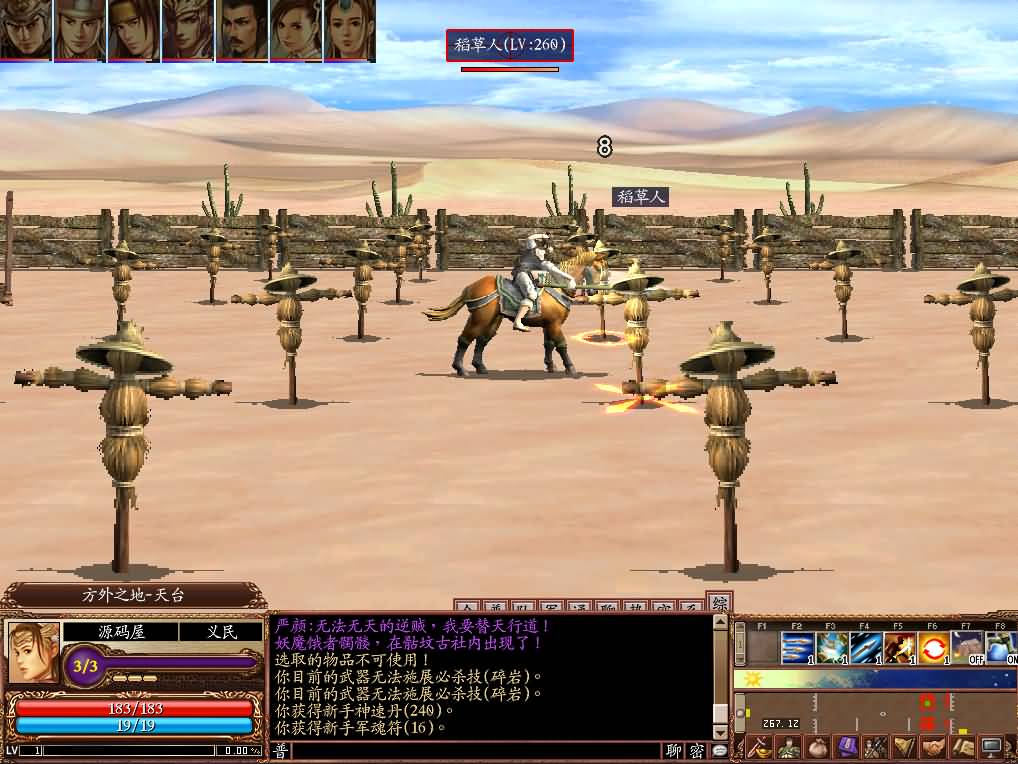Open the monitor system settings icon
Image resolution: width=1018 pixels, height=764 pixels.
tap(991, 747)
